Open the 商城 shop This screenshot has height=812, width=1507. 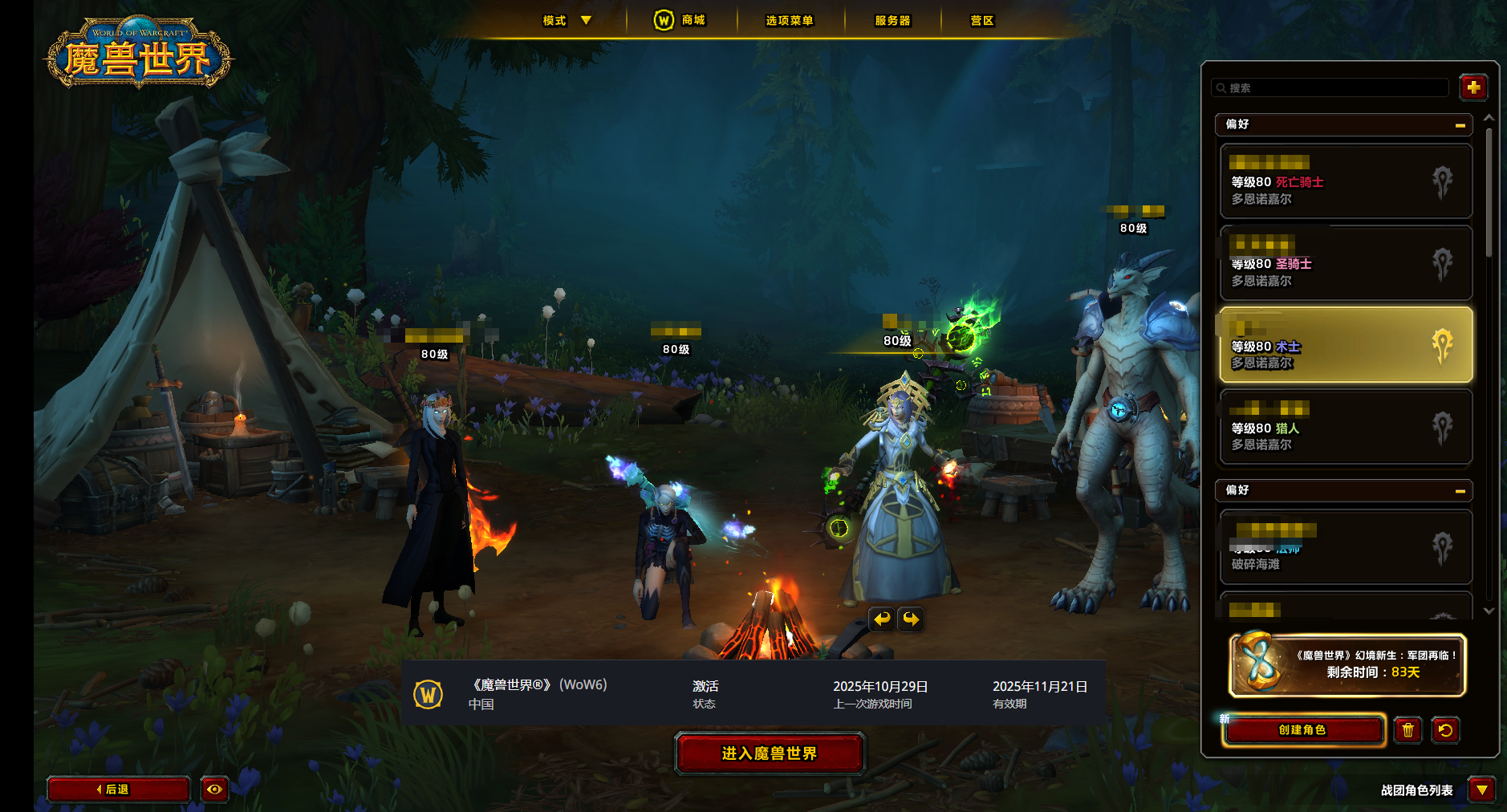click(680, 20)
